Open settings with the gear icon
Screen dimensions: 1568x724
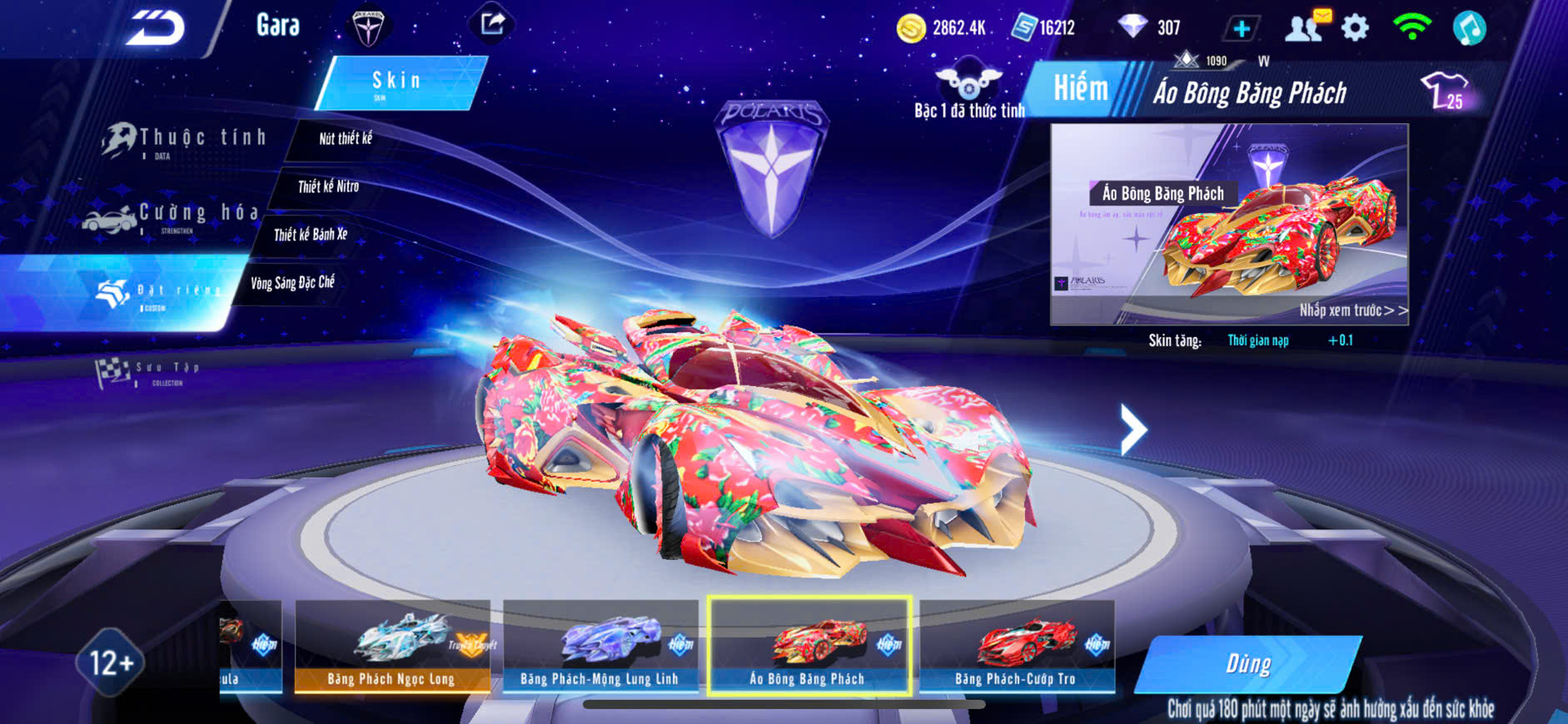pos(1356,28)
